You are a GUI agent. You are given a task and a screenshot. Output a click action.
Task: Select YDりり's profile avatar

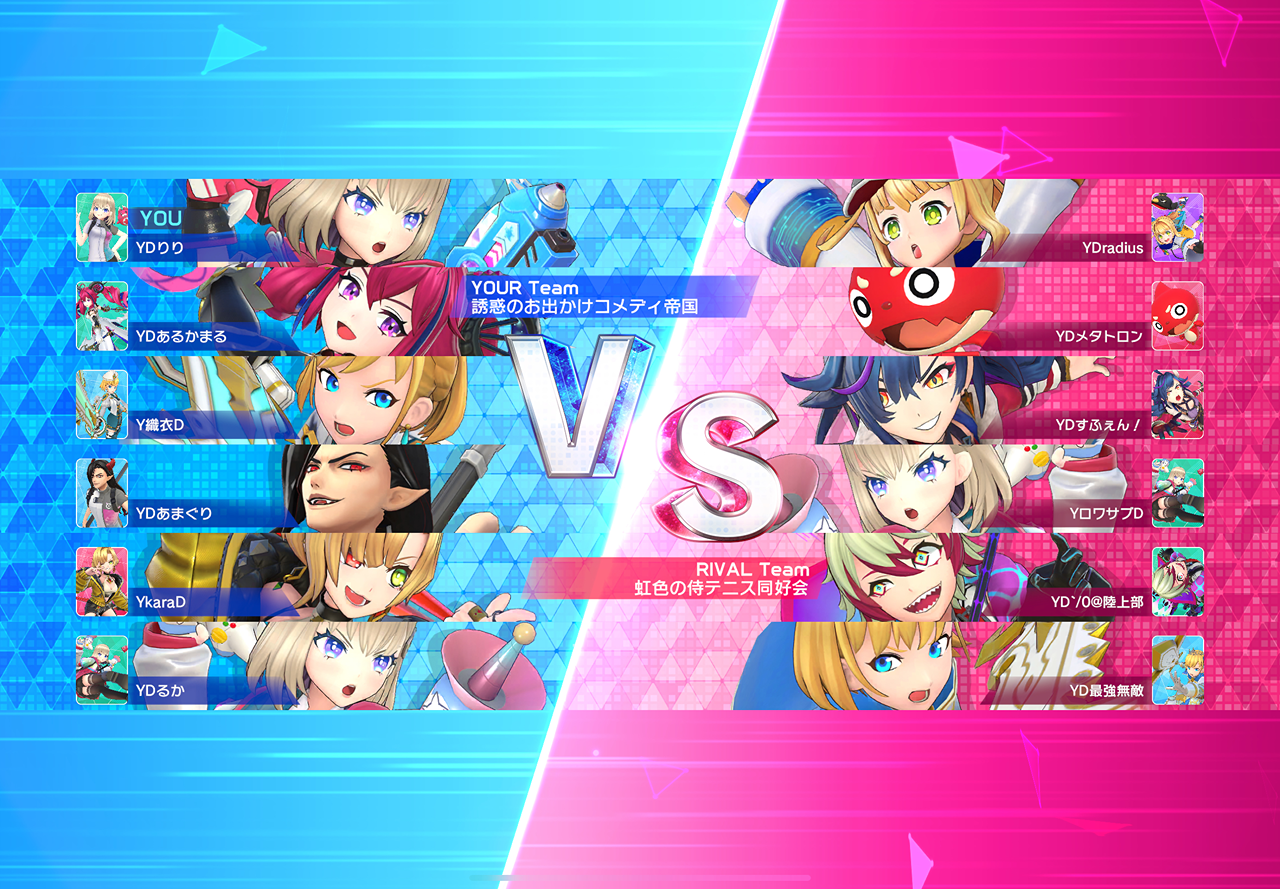tap(102, 228)
